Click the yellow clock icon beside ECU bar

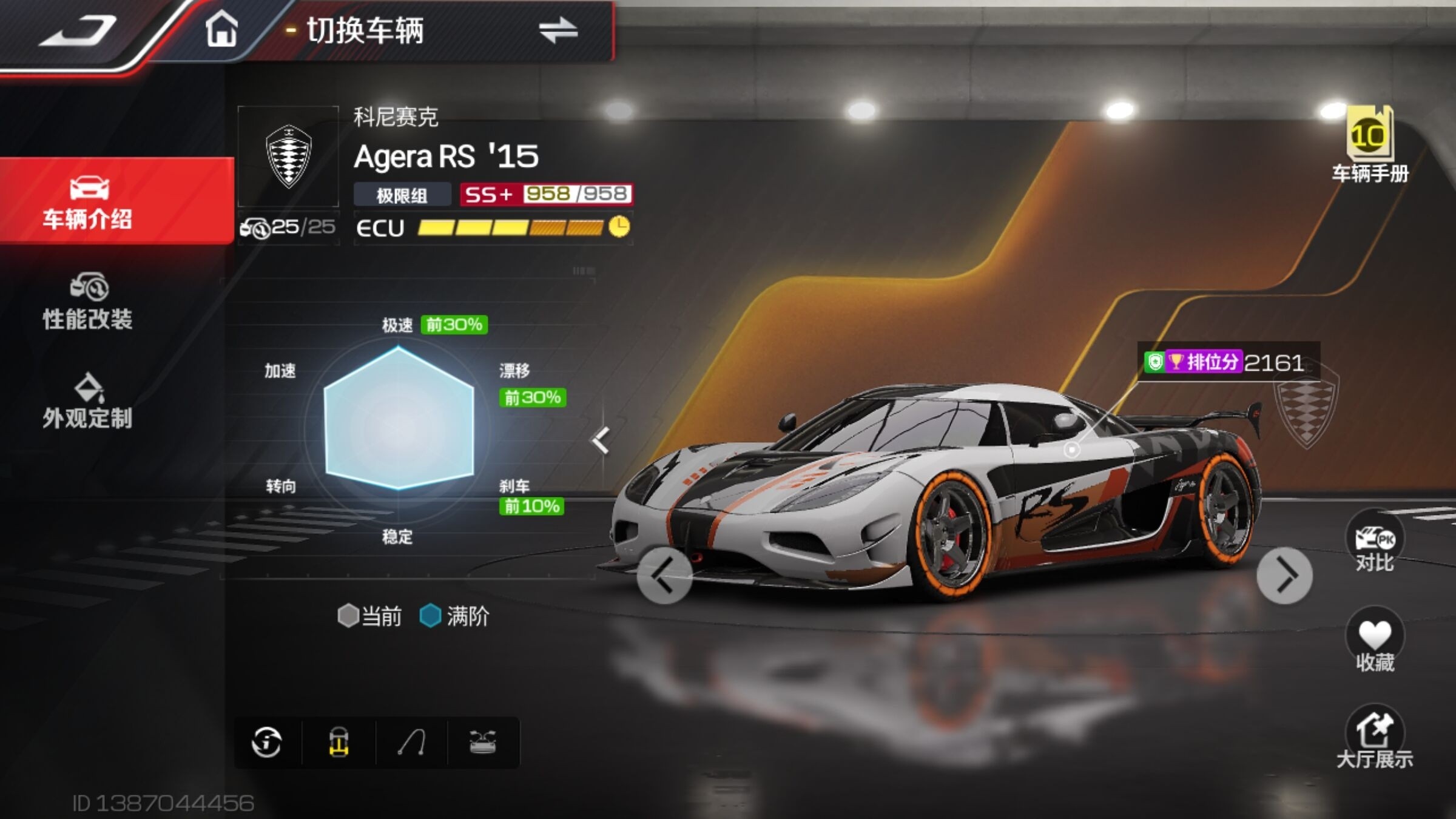point(619,227)
